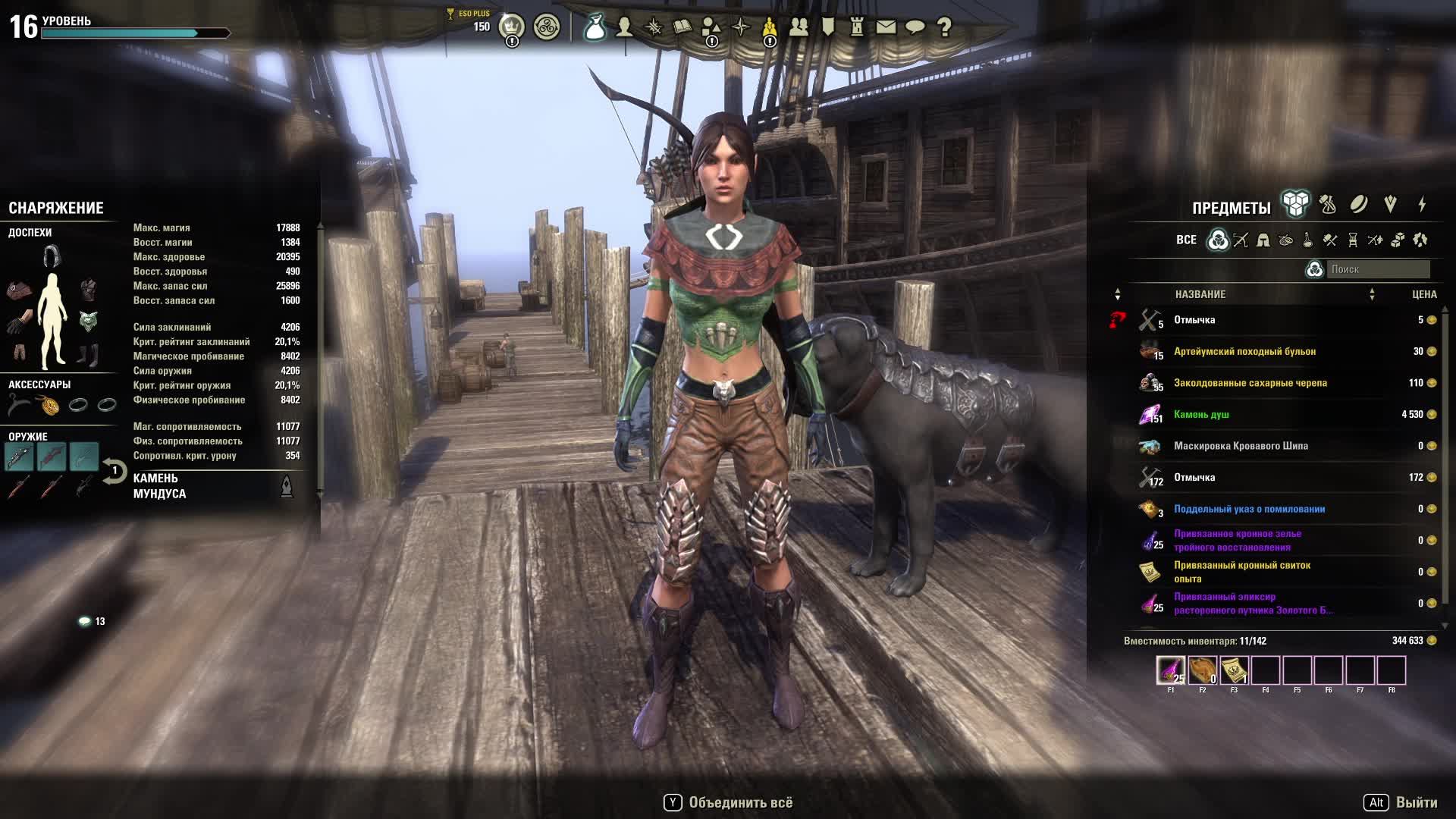Open the help question mark menu
The image size is (1456, 819).
tap(944, 27)
